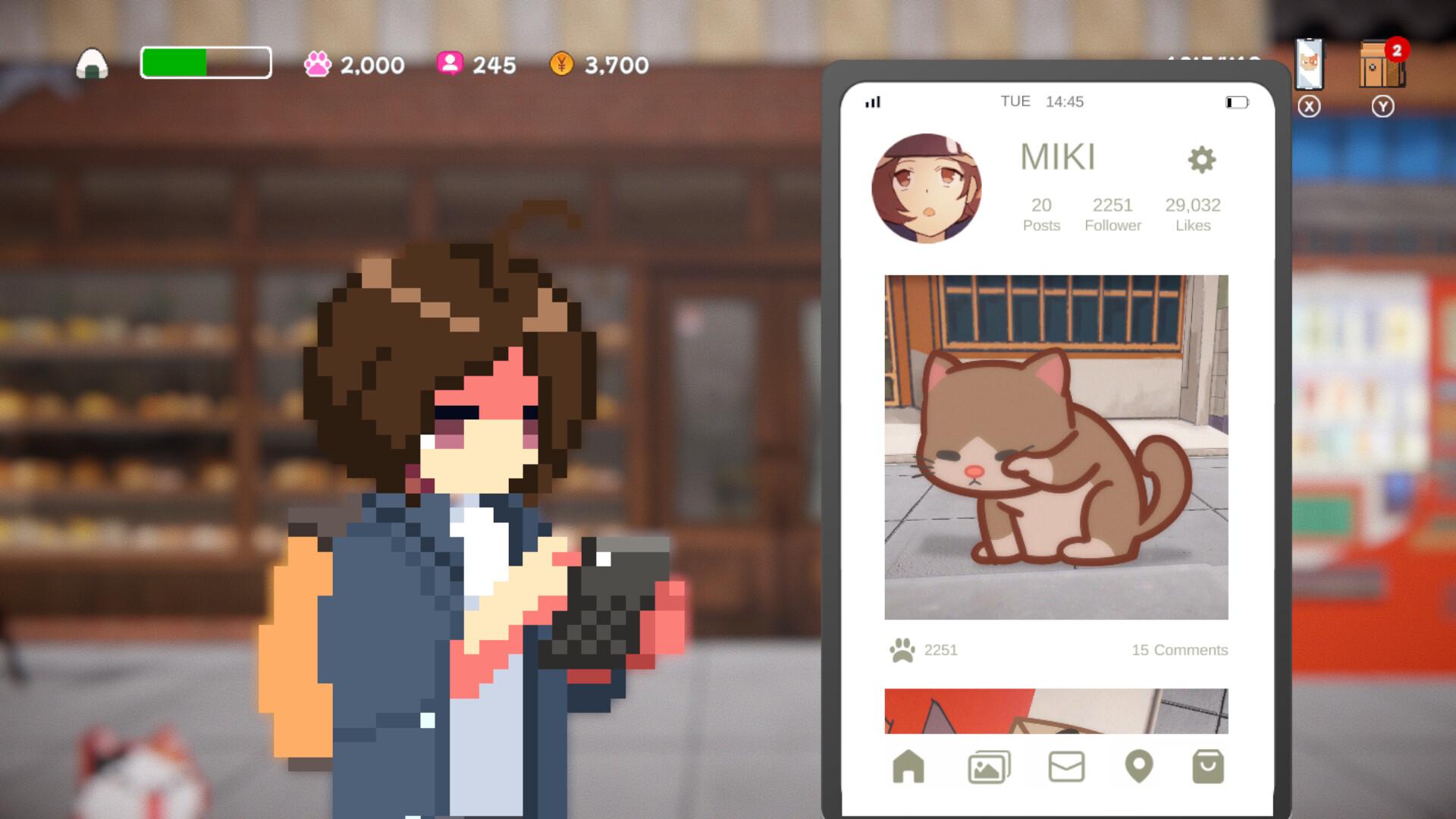1456x819 pixels.
Task: Click the onigiri icon near the energy bar
Action: [x=92, y=65]
